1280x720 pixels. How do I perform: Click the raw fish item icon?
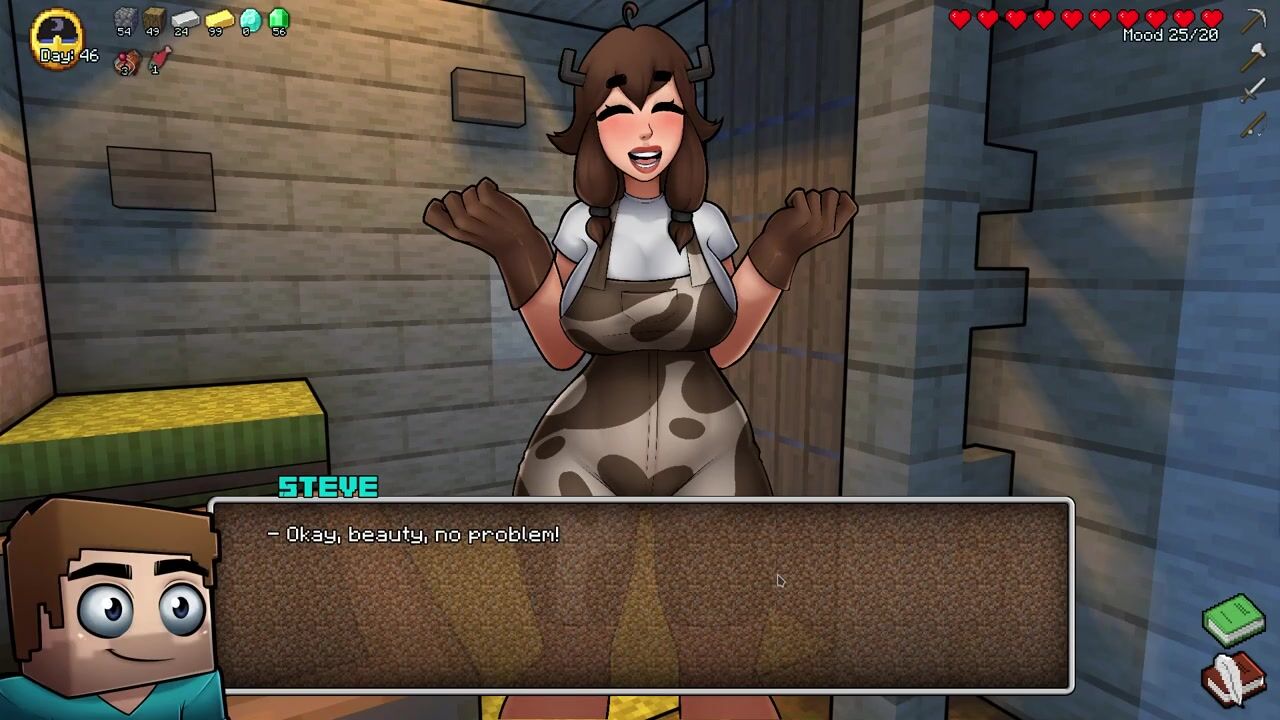159,60
